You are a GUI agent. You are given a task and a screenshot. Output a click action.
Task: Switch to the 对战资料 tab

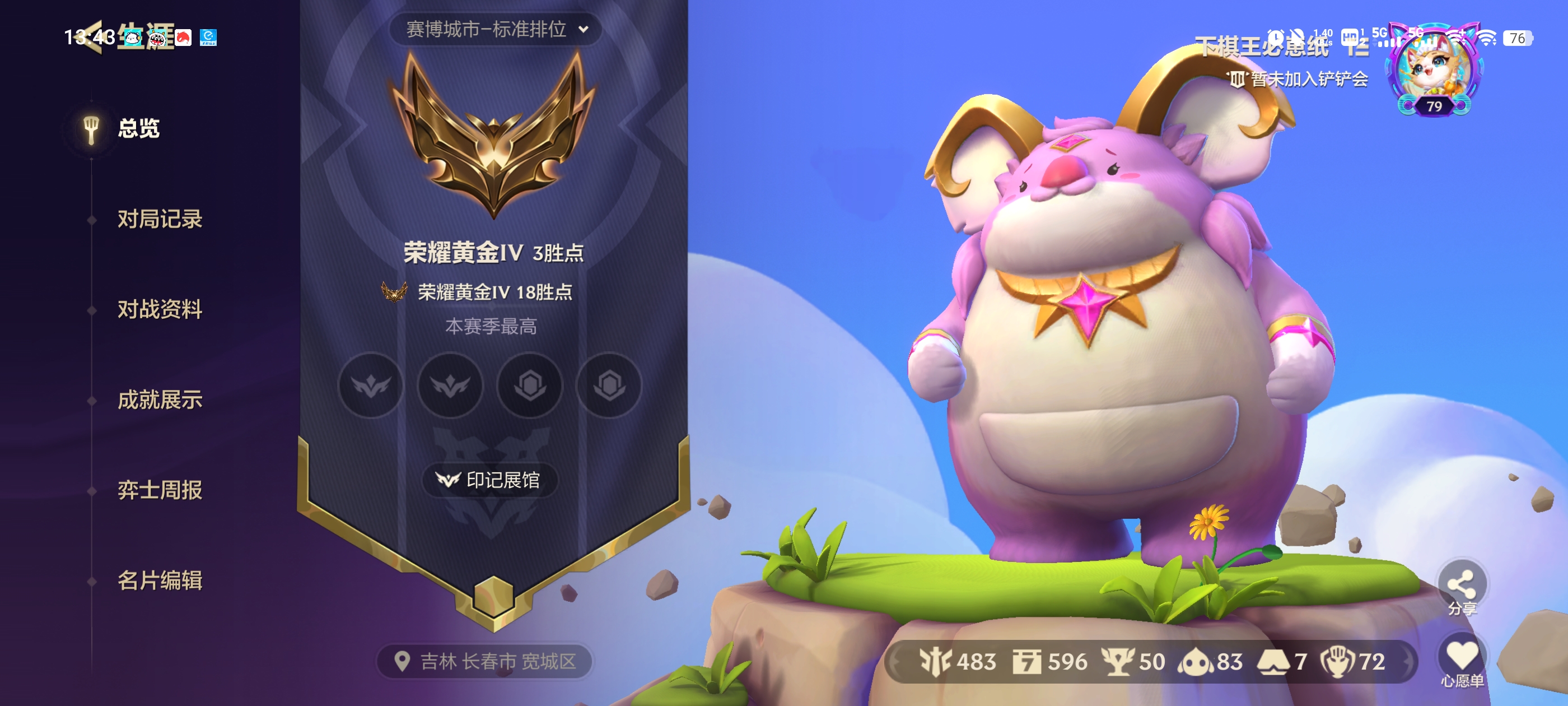[160, 309]
